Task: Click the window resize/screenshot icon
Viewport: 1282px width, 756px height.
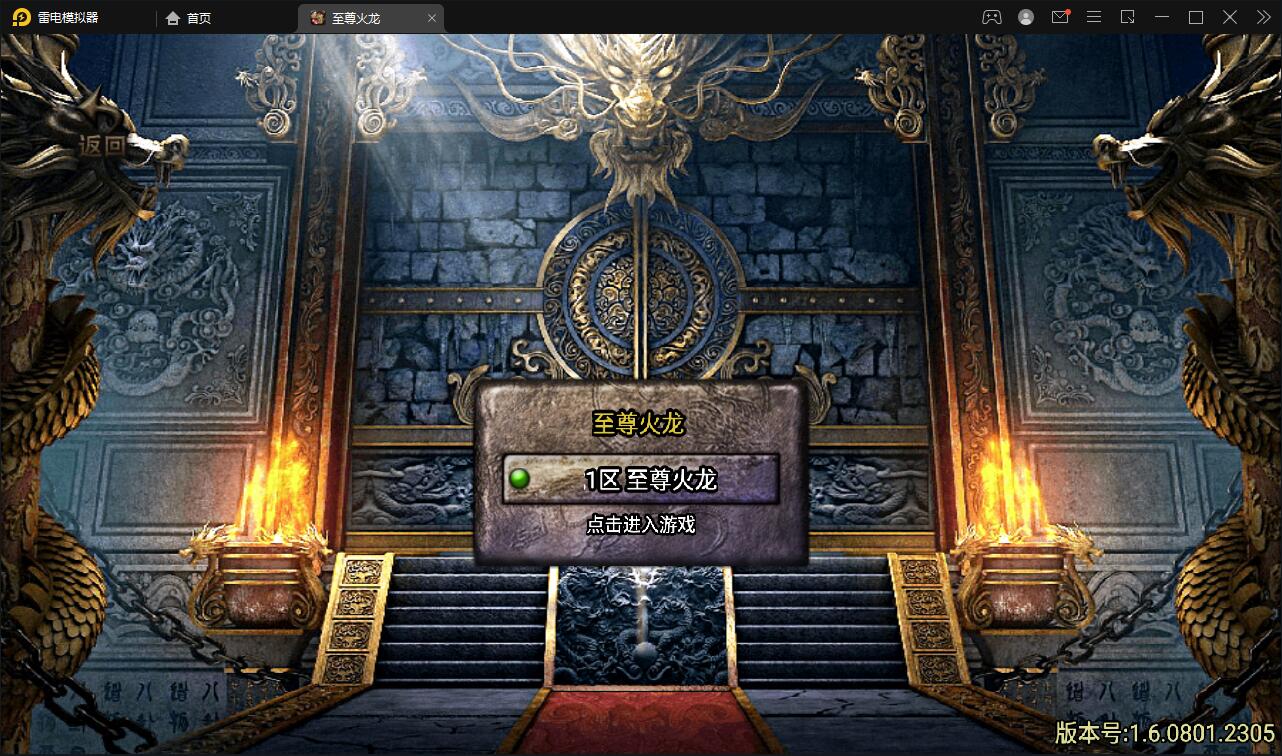Action: 1126,17
